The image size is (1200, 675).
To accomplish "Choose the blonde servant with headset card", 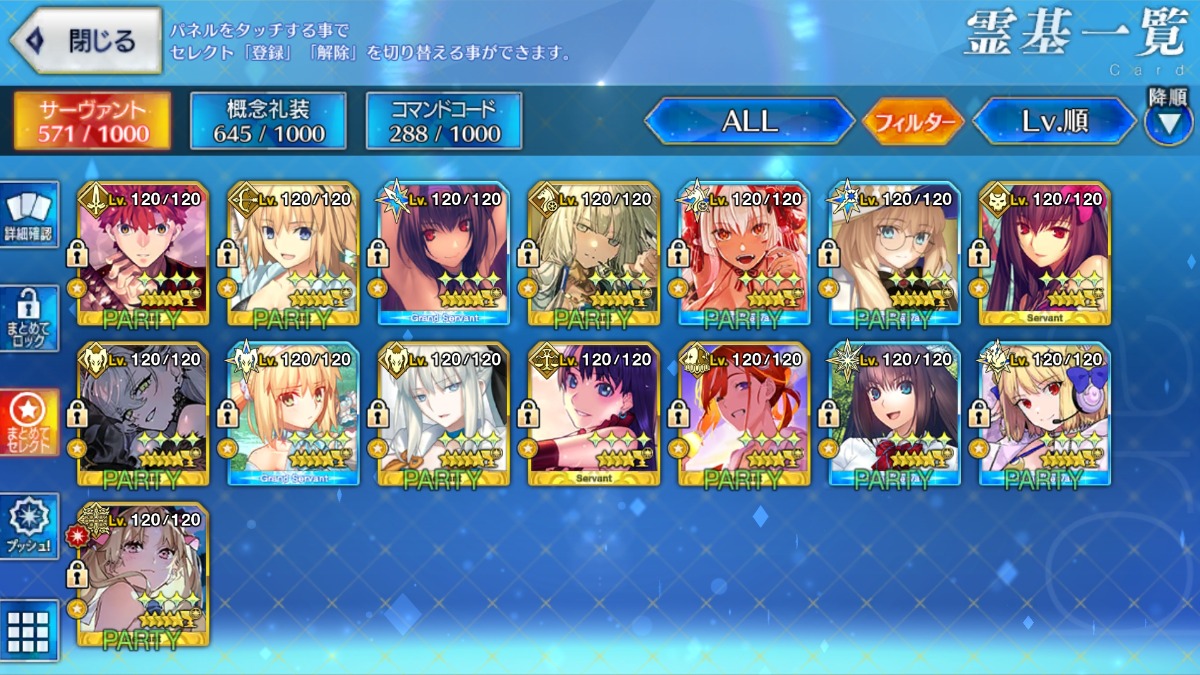I will click(1044, 414).
